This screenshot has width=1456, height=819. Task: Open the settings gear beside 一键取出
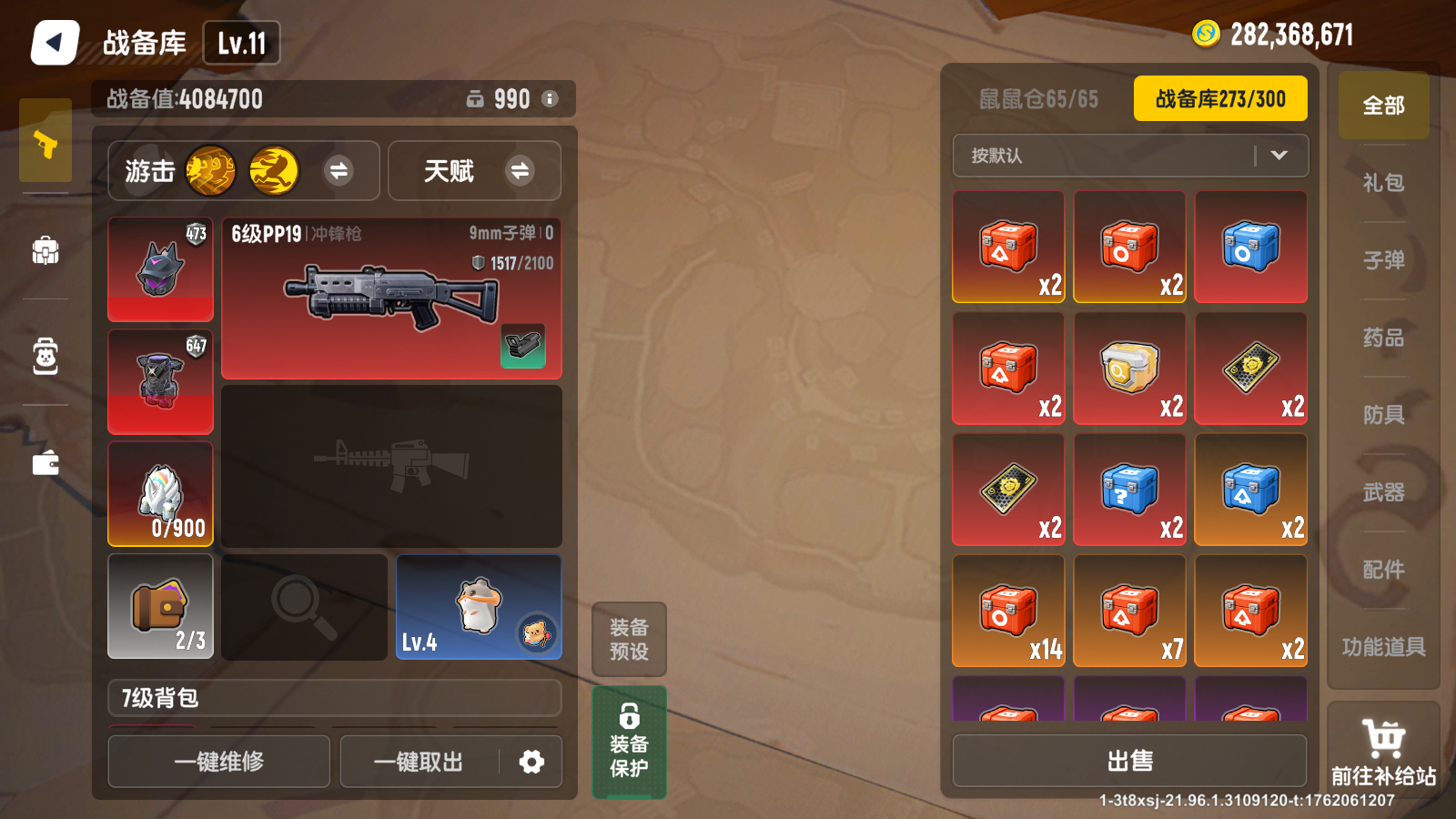532,762
